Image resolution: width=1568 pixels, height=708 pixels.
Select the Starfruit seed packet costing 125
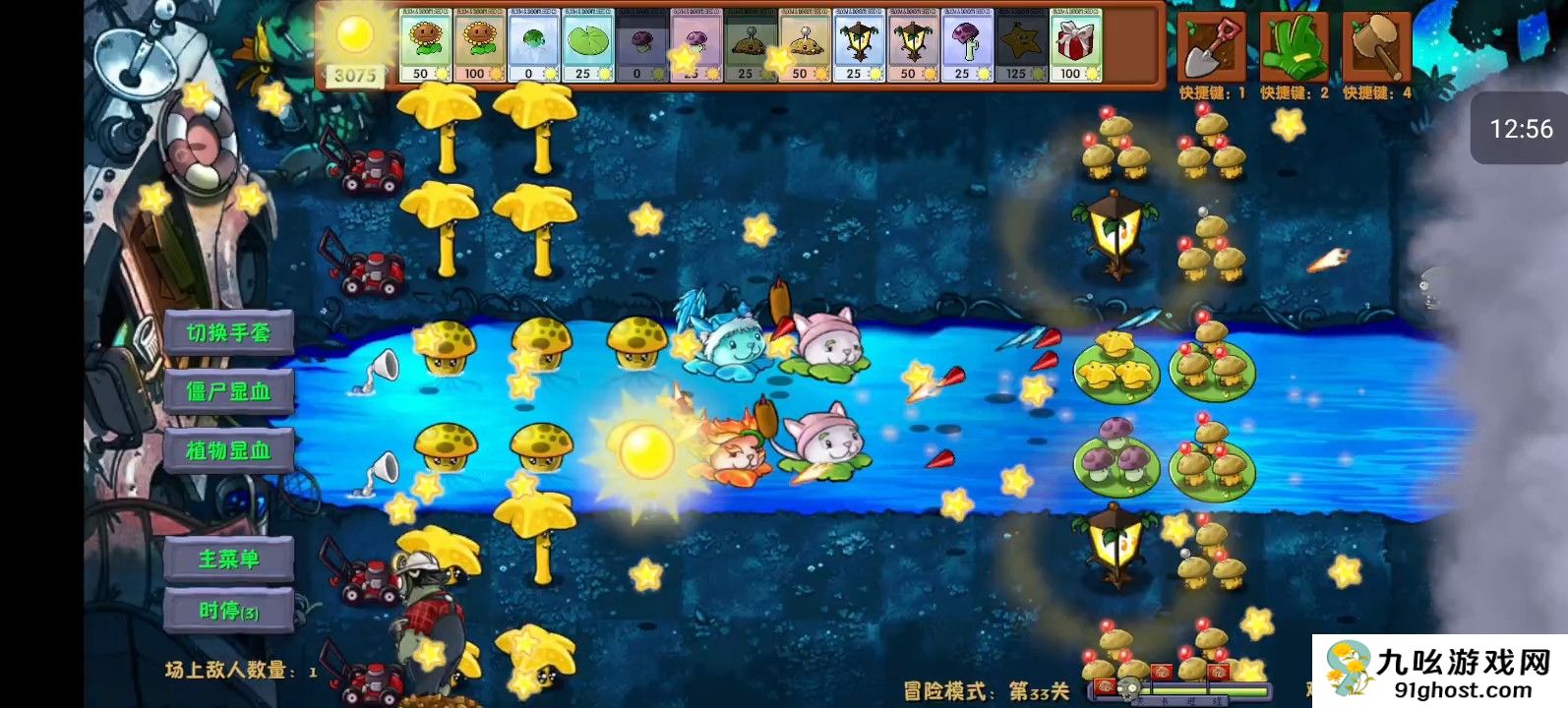coord(1021,44)
